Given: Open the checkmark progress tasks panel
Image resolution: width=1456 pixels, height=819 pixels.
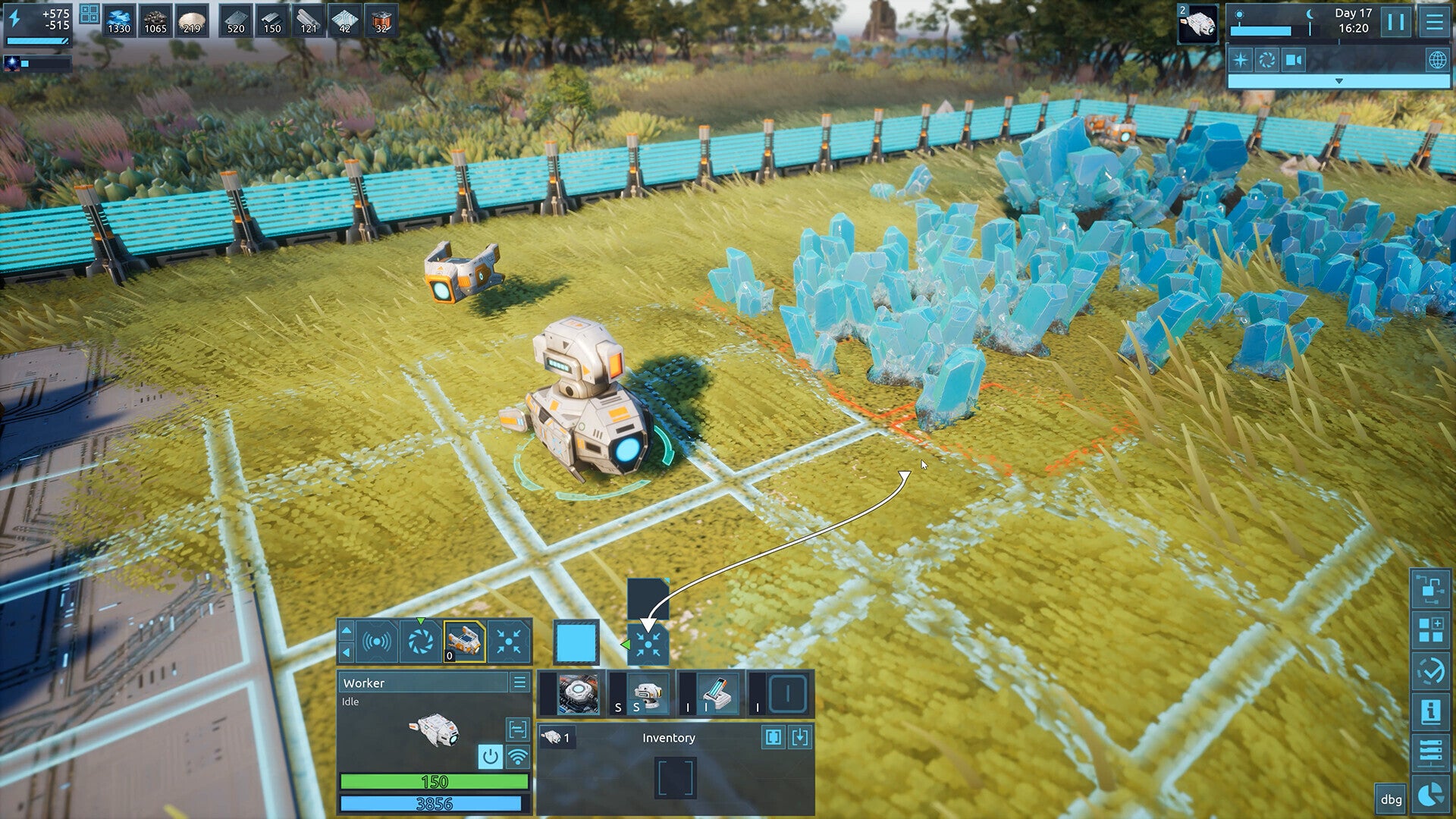Looking at the screenshot, I should [x=1430, y=670].
